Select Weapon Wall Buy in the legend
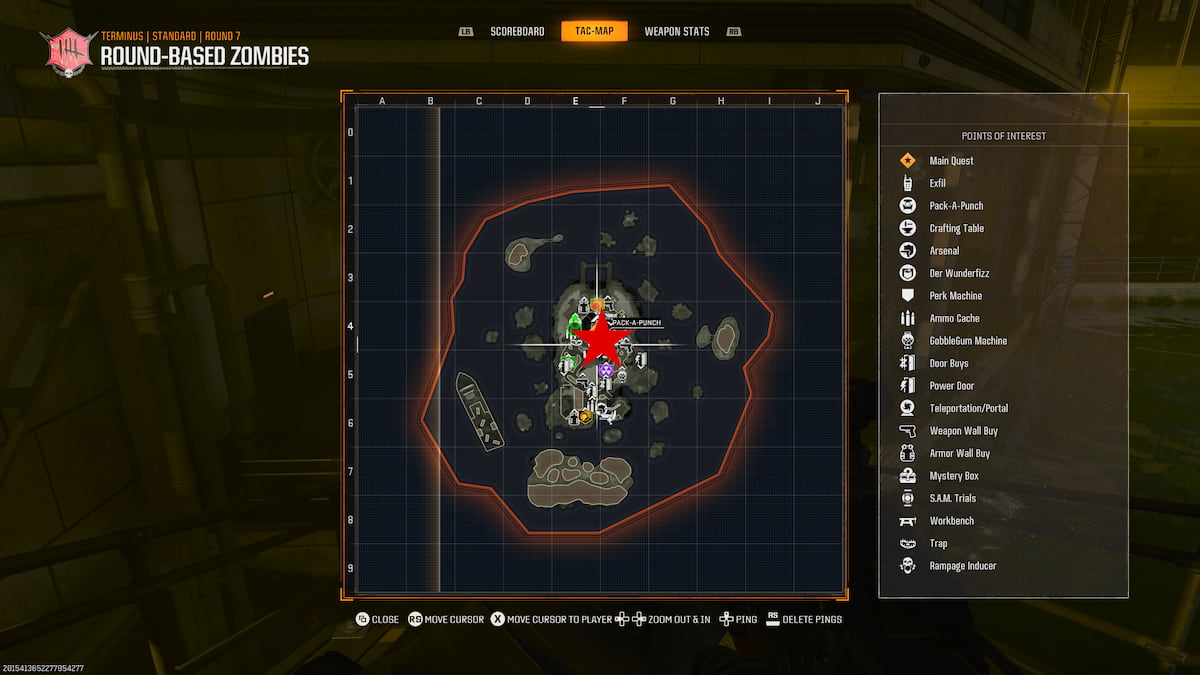Screen dimensions: 1200x675 pyautogui.click(x=963, y=431)
